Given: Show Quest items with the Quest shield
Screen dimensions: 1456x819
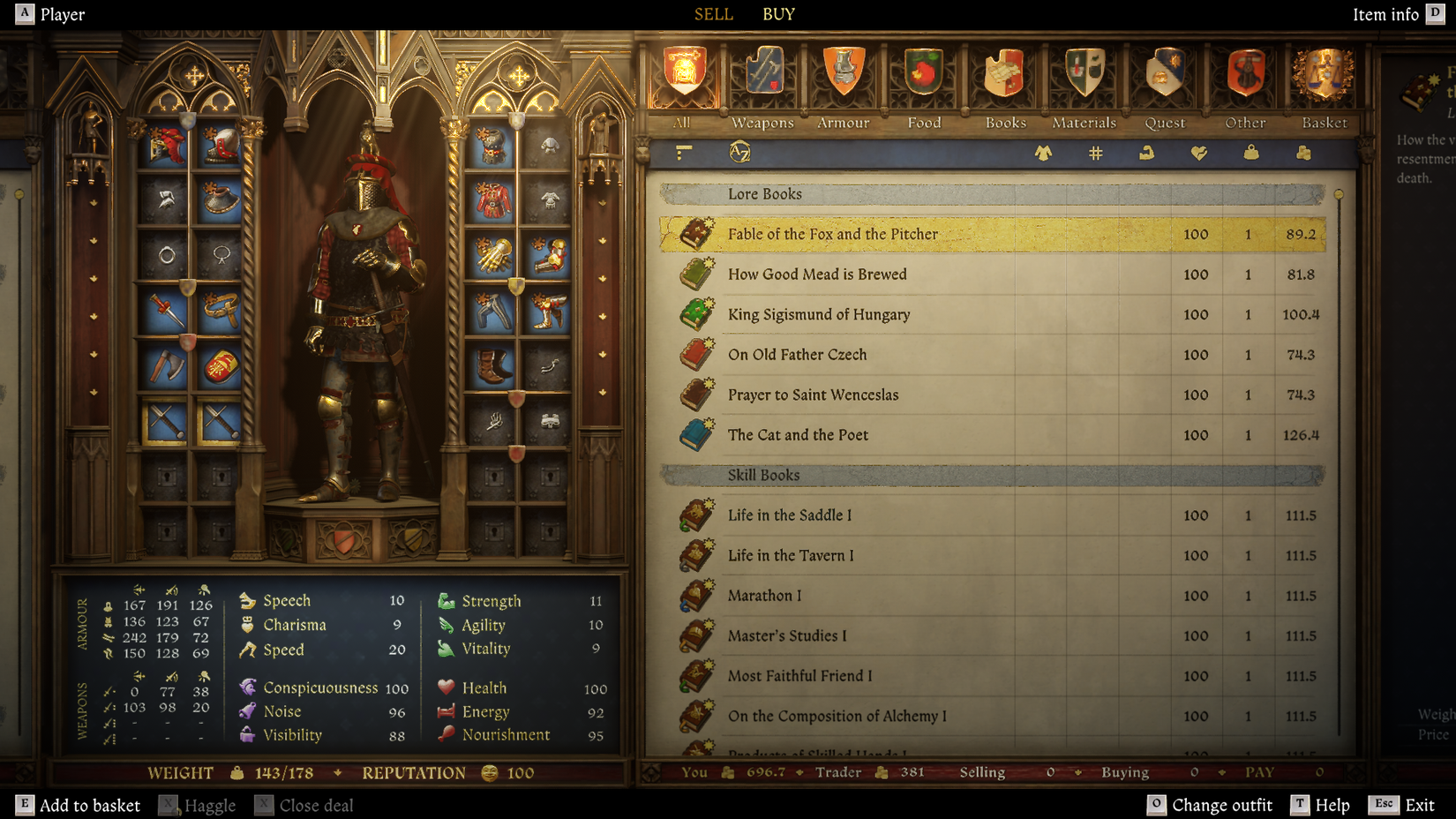Looking at the screenshot, I should 1164,75.
